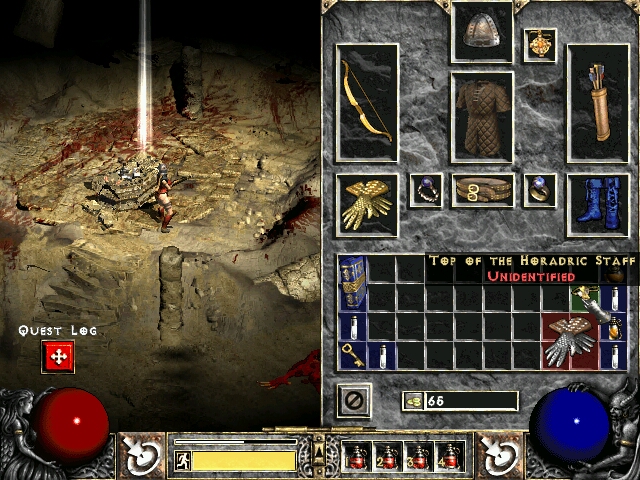Select the equipped belt slot
This screenshot has width=640, height=480.
482,190
